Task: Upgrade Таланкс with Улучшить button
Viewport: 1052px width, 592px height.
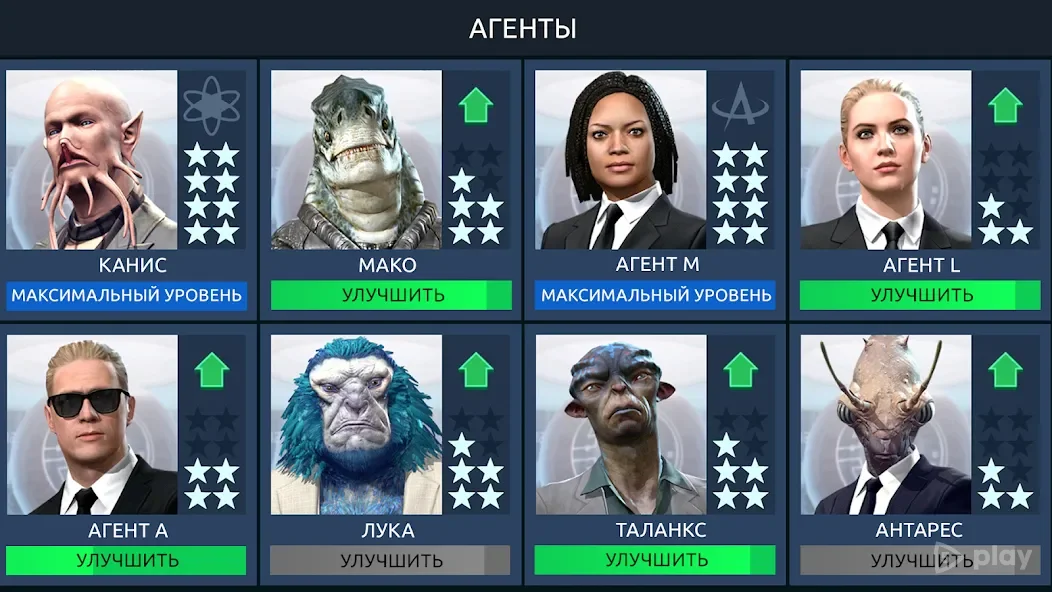Action: (x=655, y=560)
